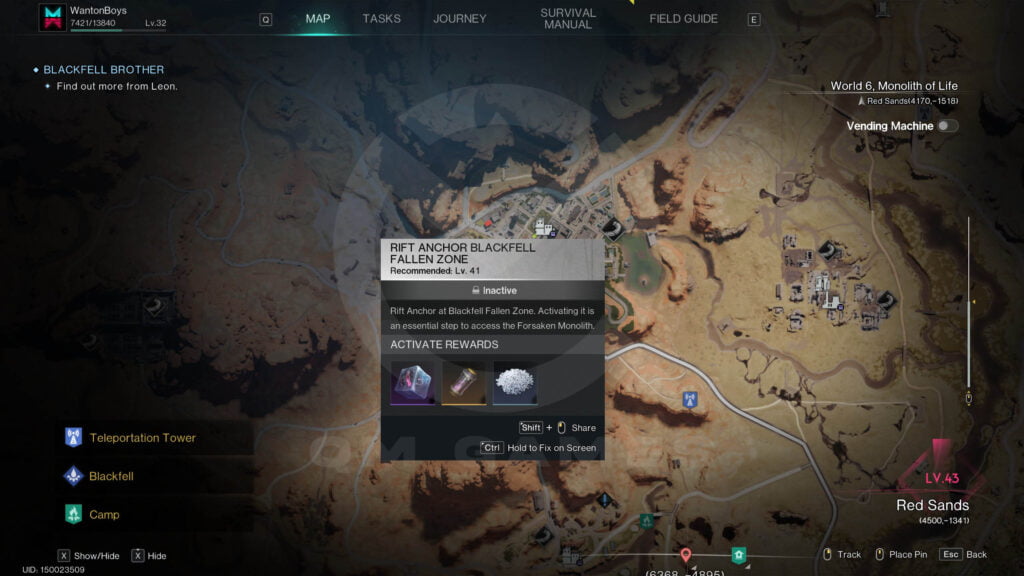Select the Survival Manual tab

click(567, 19)
